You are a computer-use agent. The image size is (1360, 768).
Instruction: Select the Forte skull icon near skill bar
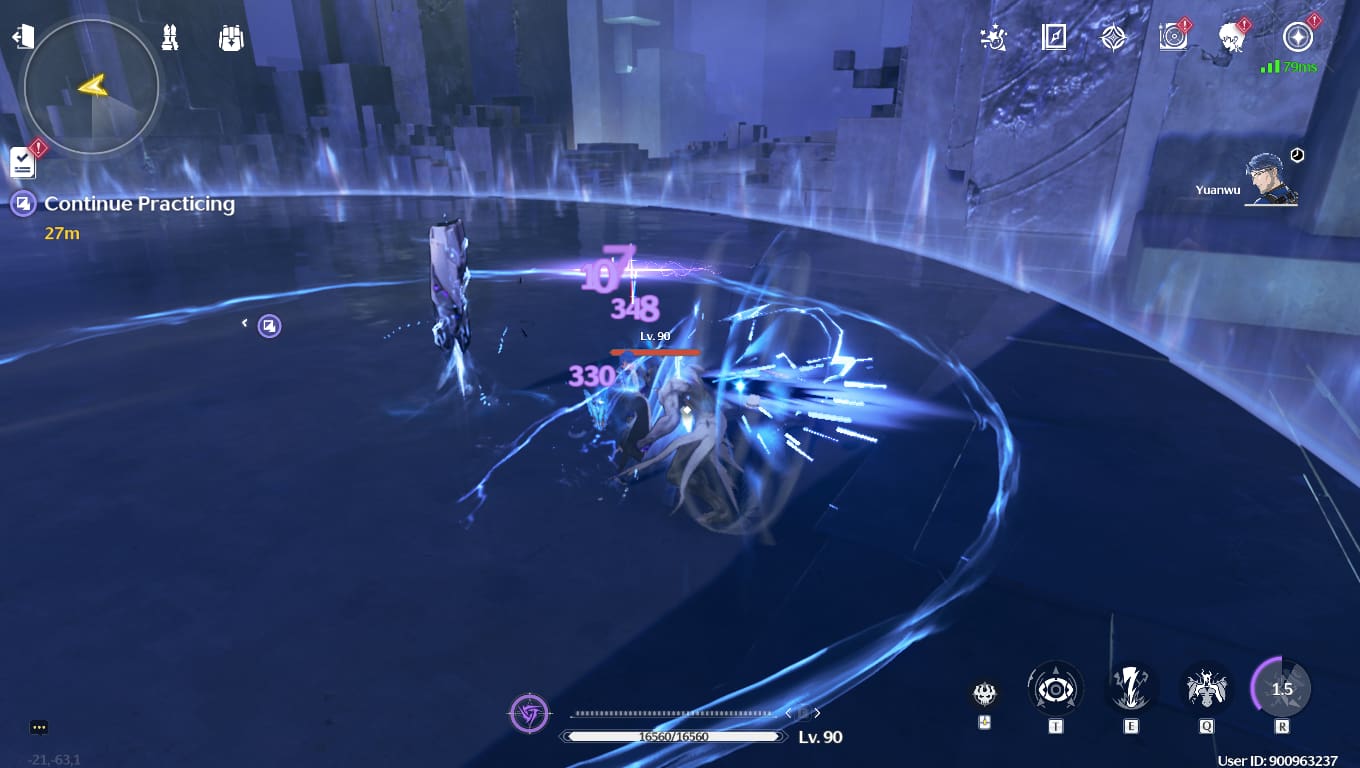(984, 690)
